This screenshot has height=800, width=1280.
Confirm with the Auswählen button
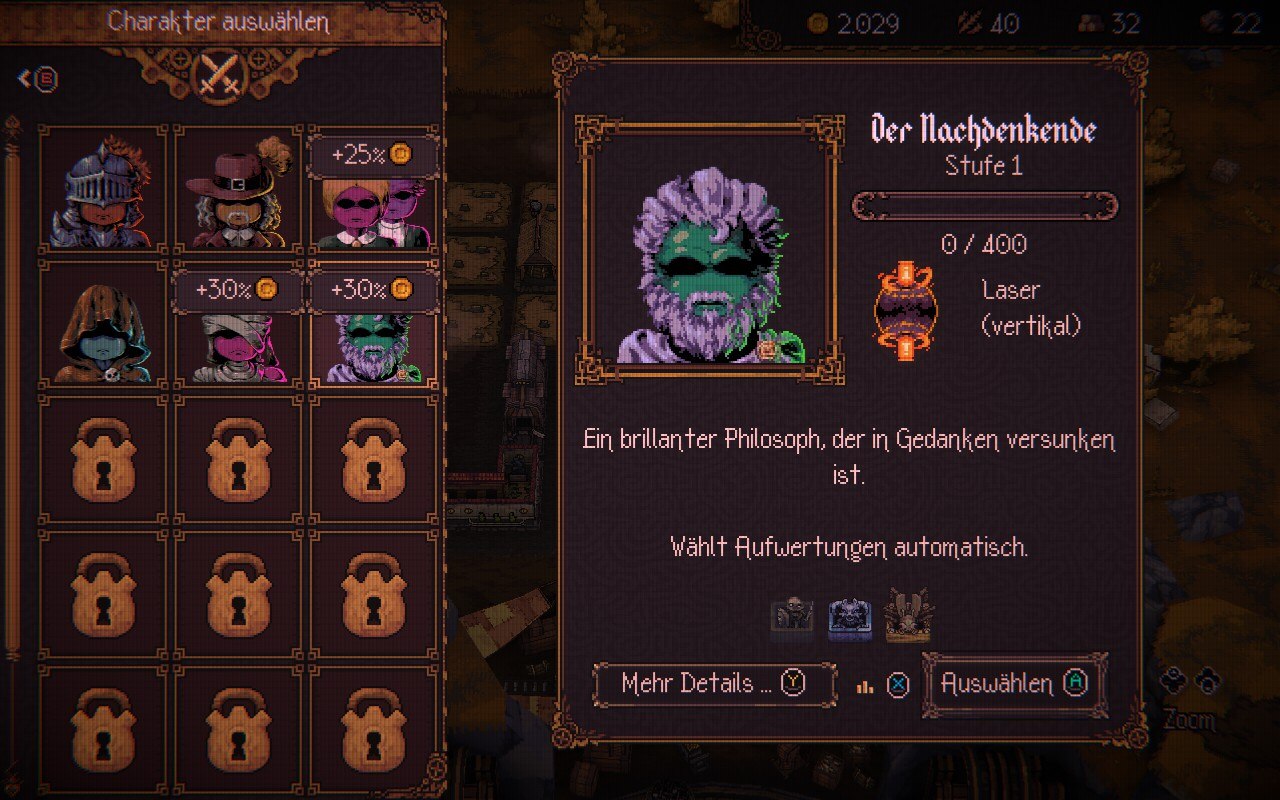[1014, 684]
